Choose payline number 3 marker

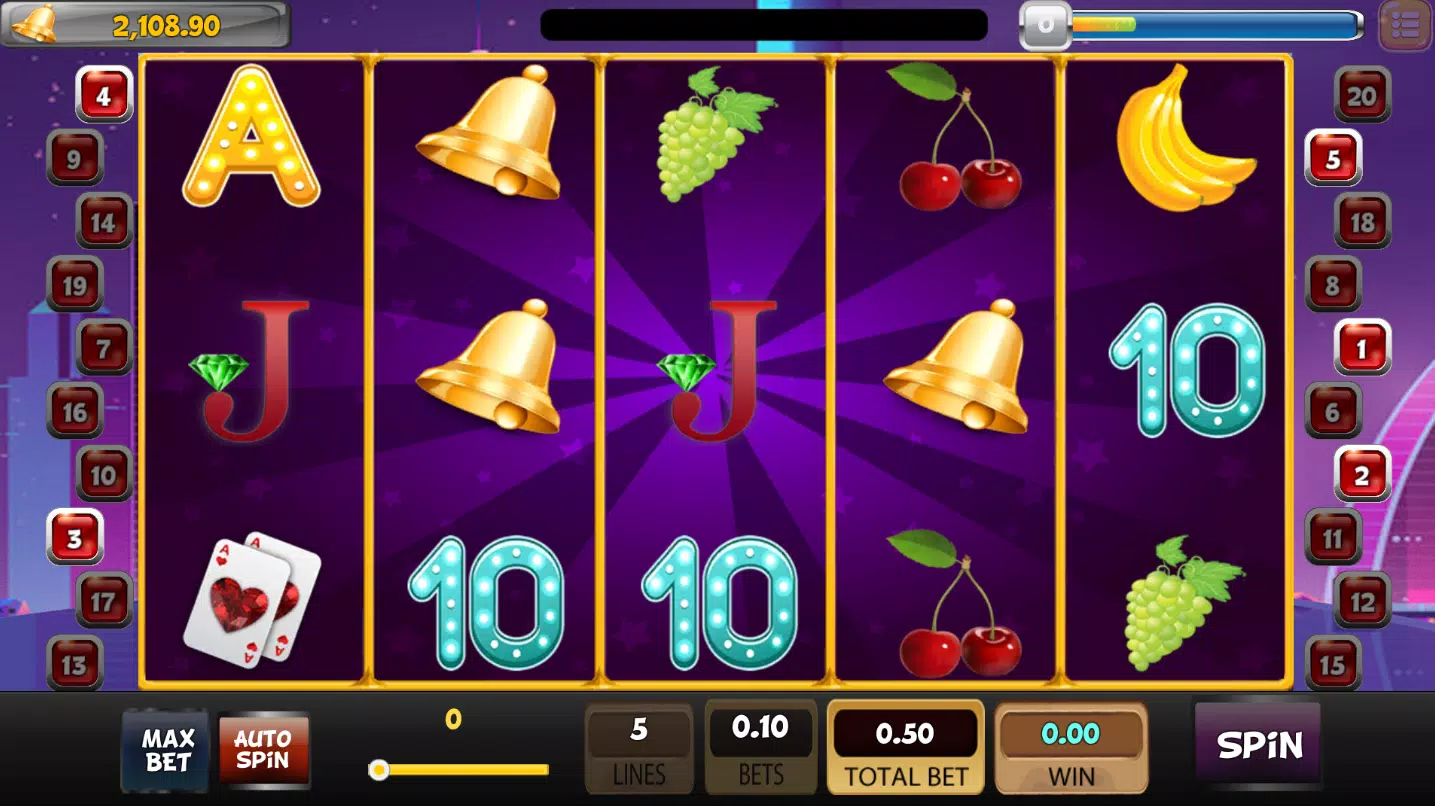pyautogui.click(x=75, y=538)
